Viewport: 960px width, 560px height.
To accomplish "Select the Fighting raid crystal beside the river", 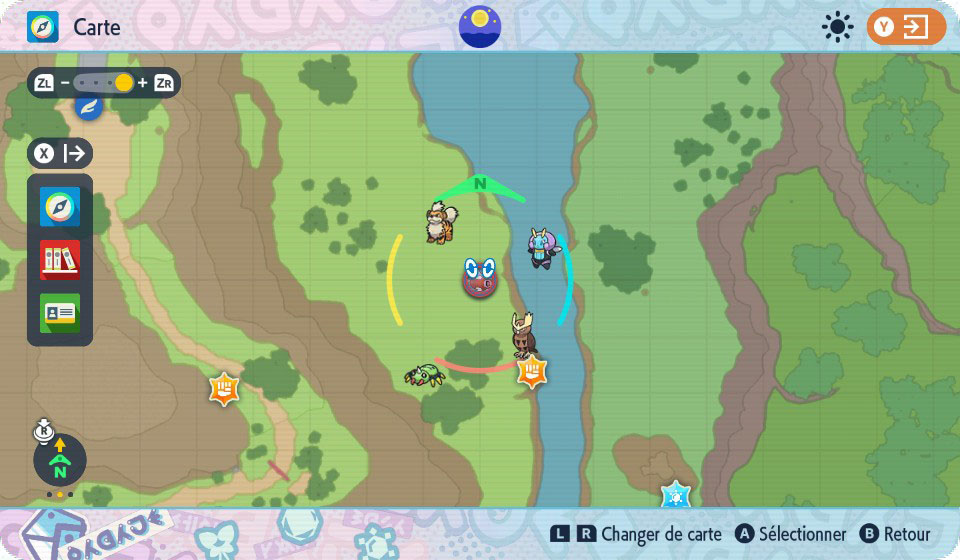I will [532, 373].
